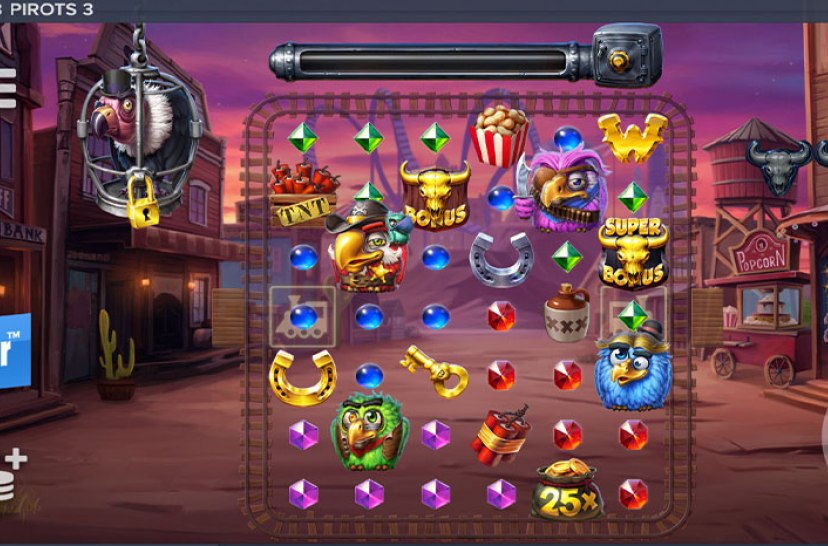Image resolution: width=828 pixels, height=546 pixels.
Task: Click the round white spin button
Action: (x=823, y=437)
